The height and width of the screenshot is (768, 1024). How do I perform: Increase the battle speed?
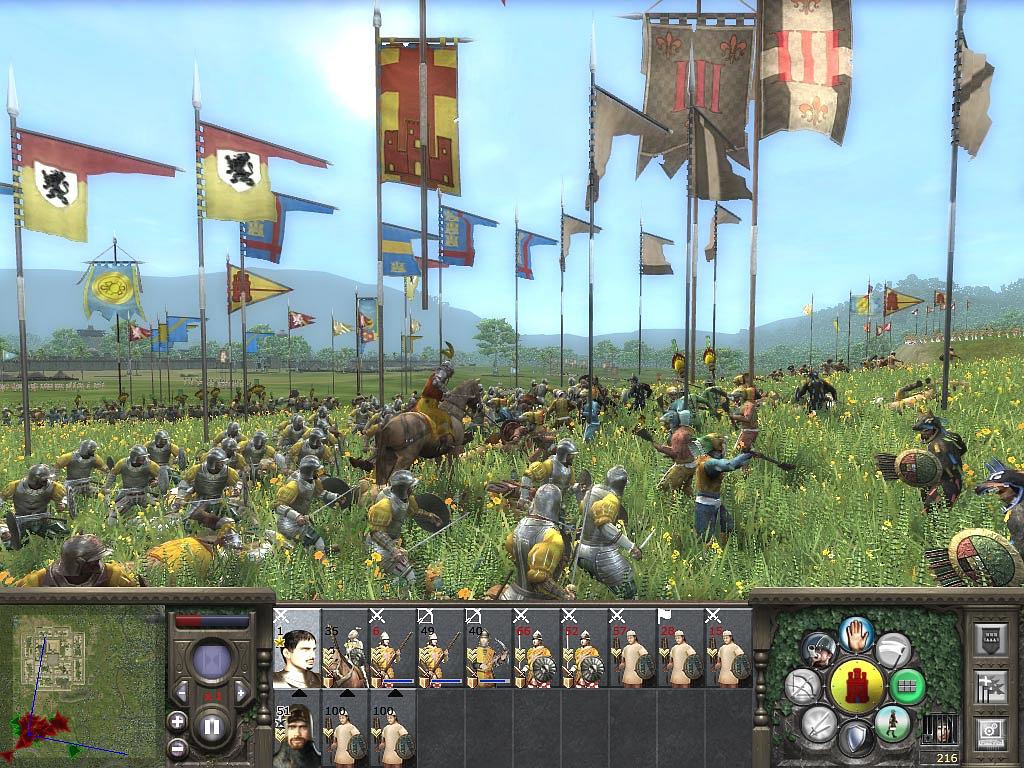(240, 692)
